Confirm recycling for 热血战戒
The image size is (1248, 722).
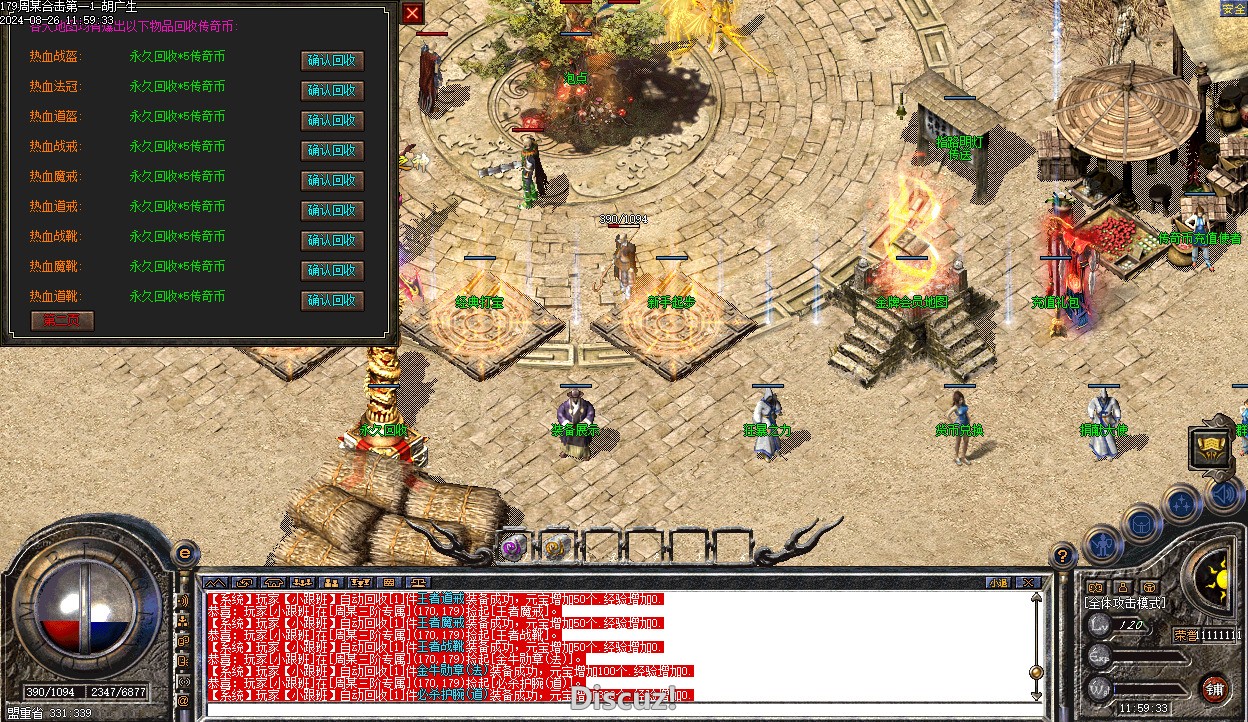(332, 151)
